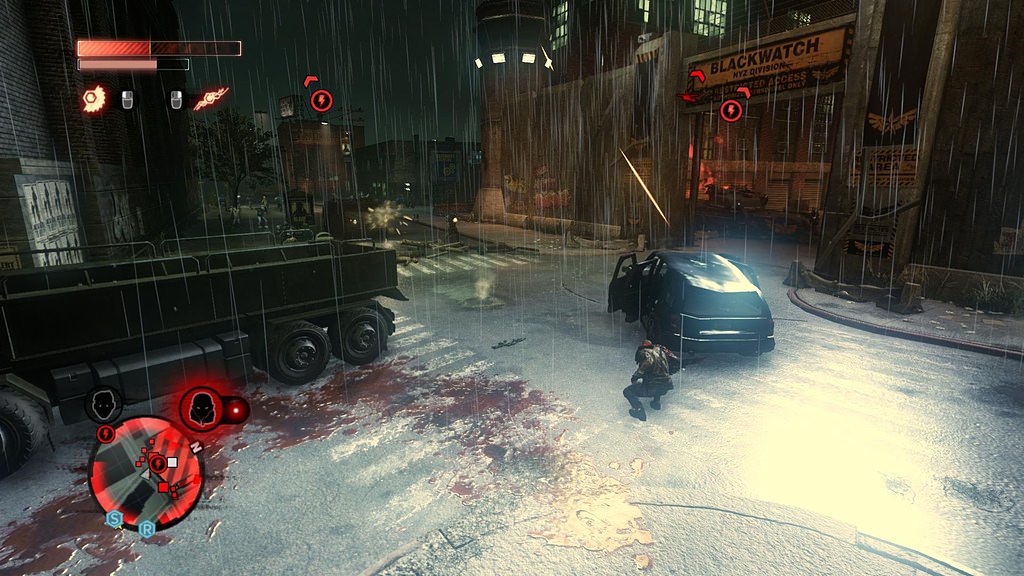Click the red hooded figure alert icon
The image size is (1024, 576).
click(201, 408)
